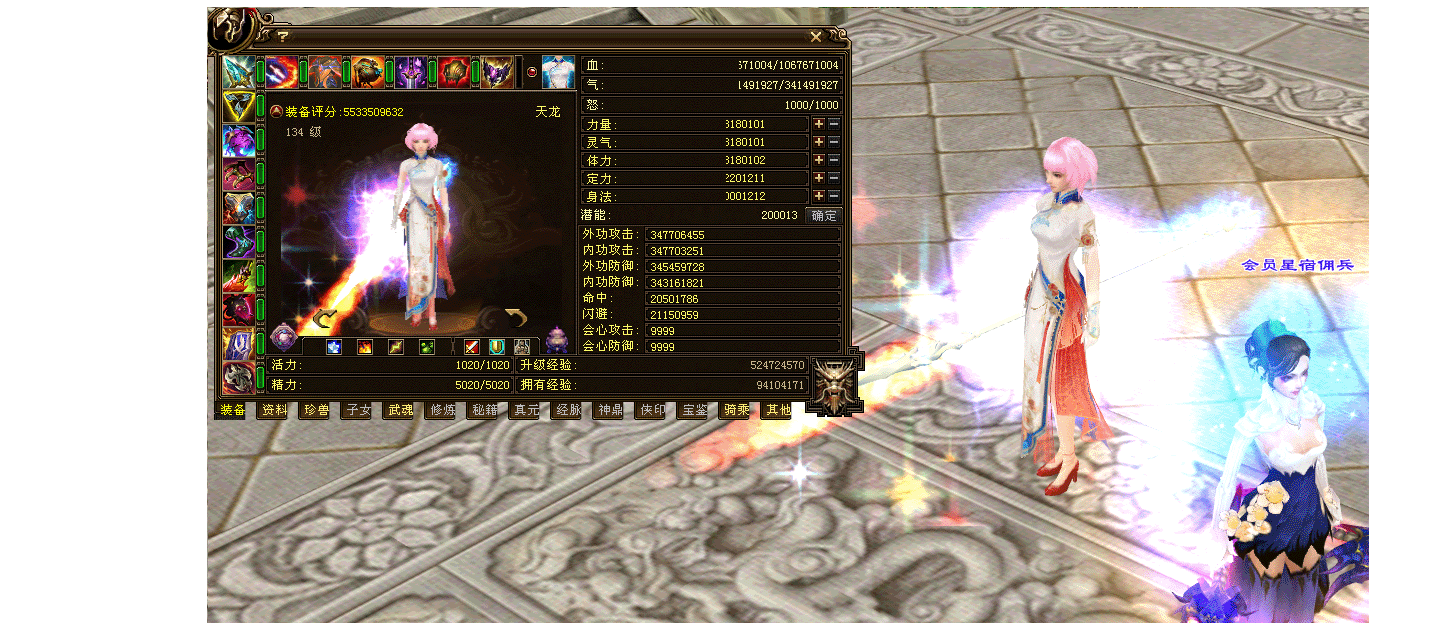
Task: Select the white qipao outfit slot
Action: tap(558, 72)
